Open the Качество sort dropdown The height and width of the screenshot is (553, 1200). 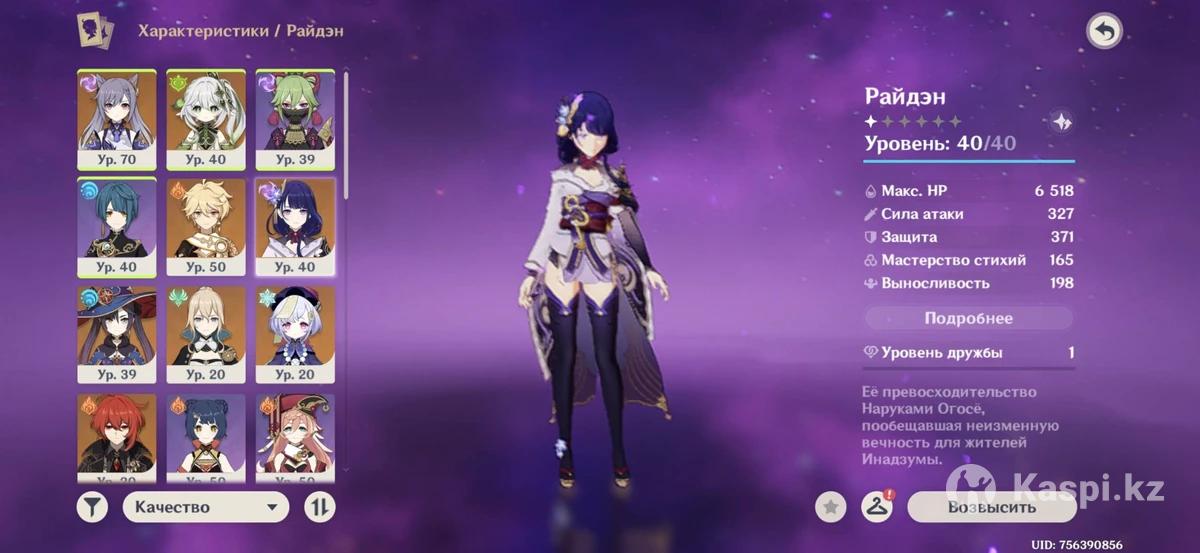pos(205,507)
